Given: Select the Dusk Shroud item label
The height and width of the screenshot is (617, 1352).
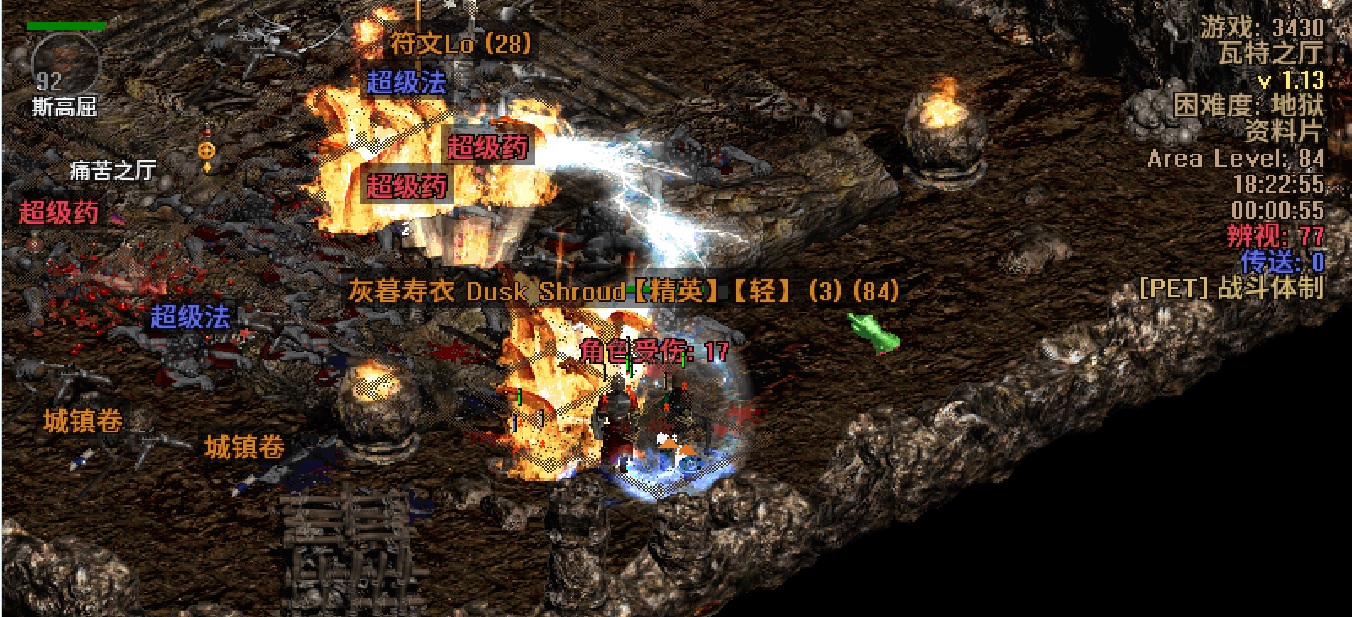Looking at the screenshot, I should [x=622, y=291].
